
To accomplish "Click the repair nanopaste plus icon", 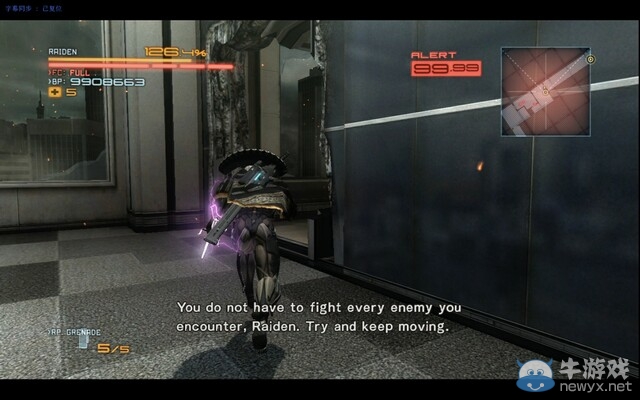I will (56, 93).
